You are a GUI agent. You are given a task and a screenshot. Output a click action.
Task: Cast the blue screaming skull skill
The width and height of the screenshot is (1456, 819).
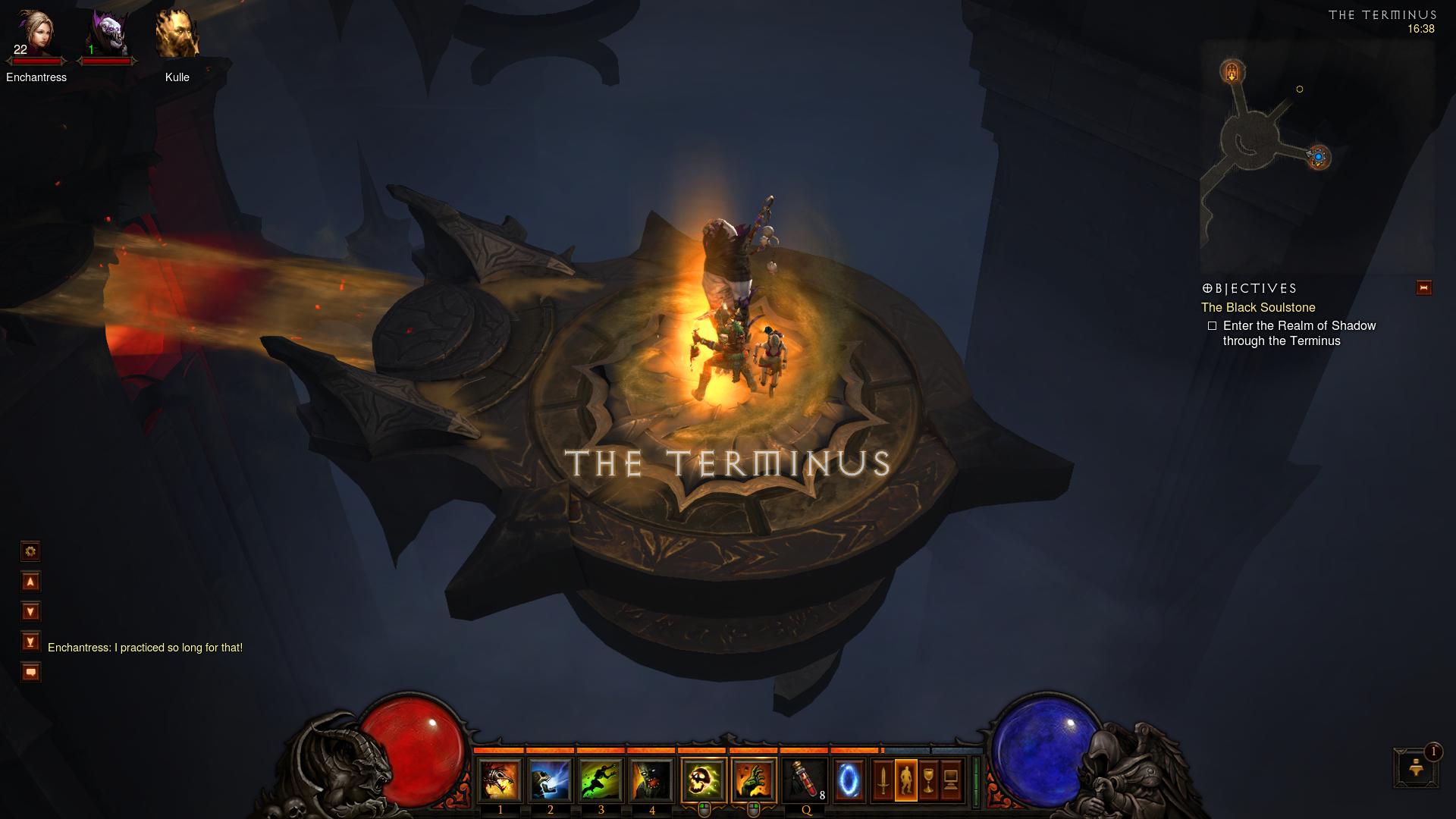click(551, 780)
